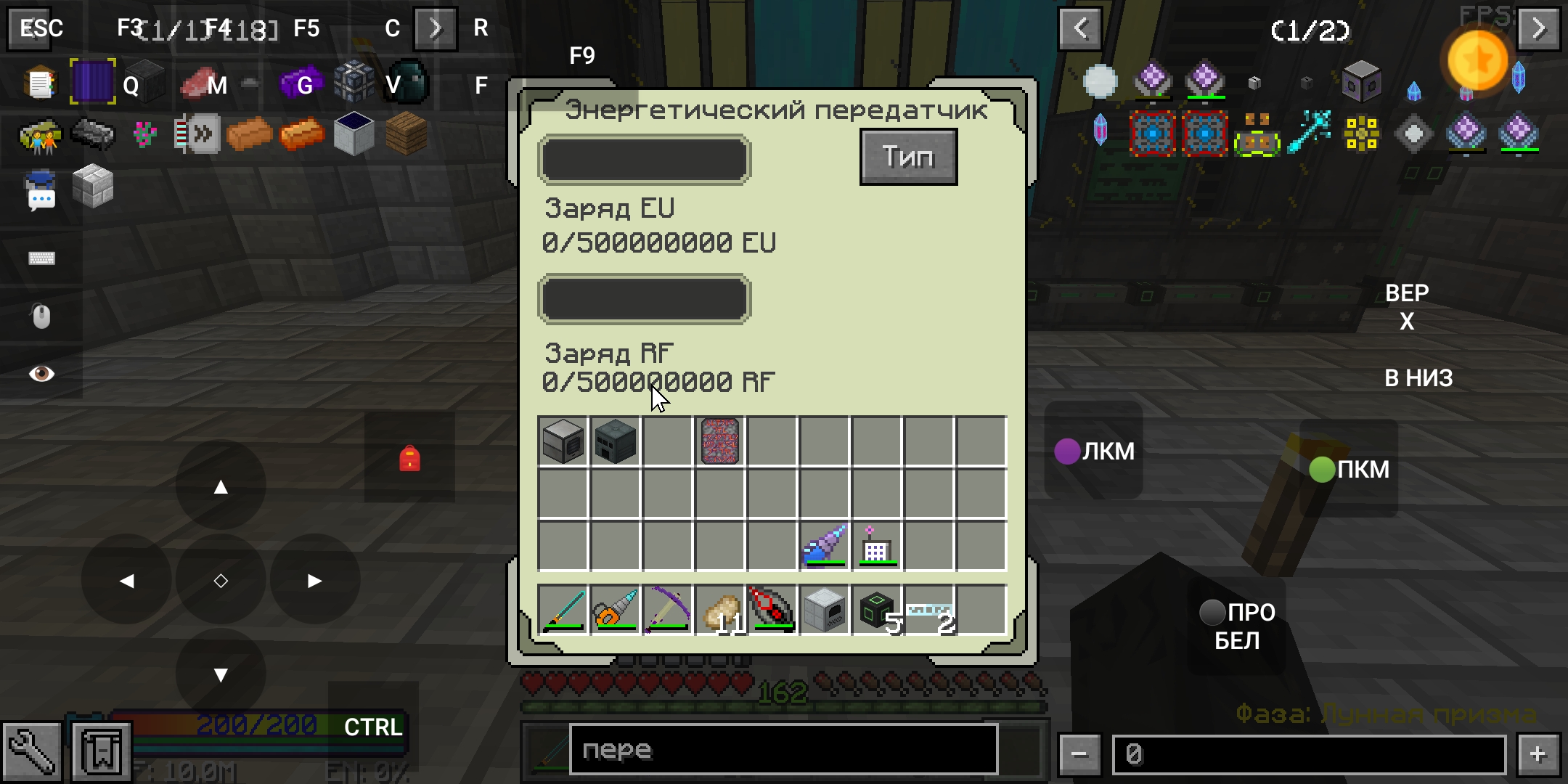Go to next item list page
The width and height of the screenshot is (1568, 784).
[1538, 29]
